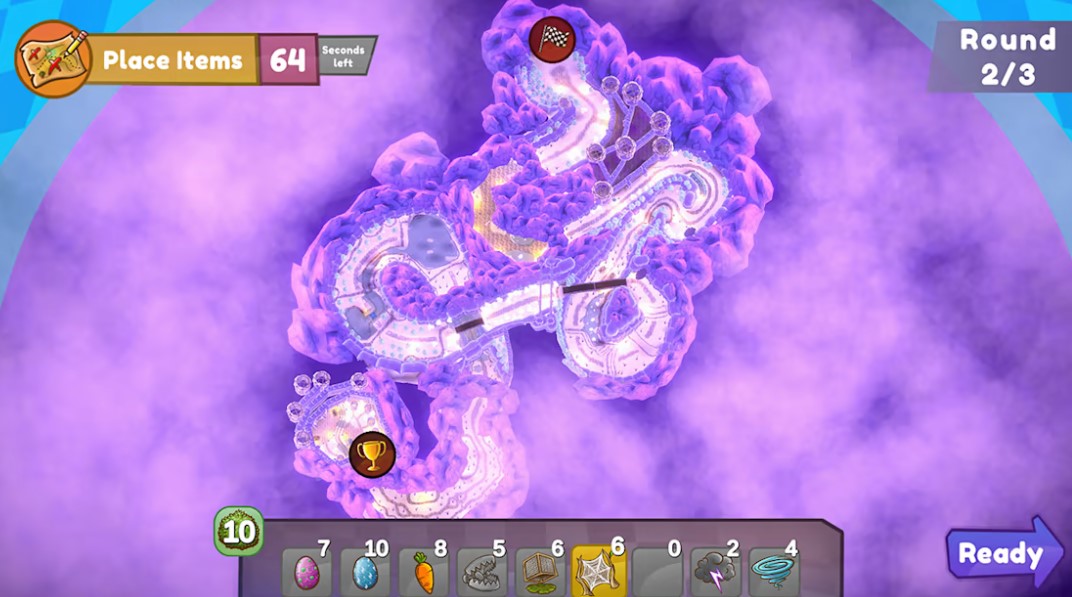Choose the blue speckled egg item
Viewport: 1072px width, 597px height.
[365, 572]
